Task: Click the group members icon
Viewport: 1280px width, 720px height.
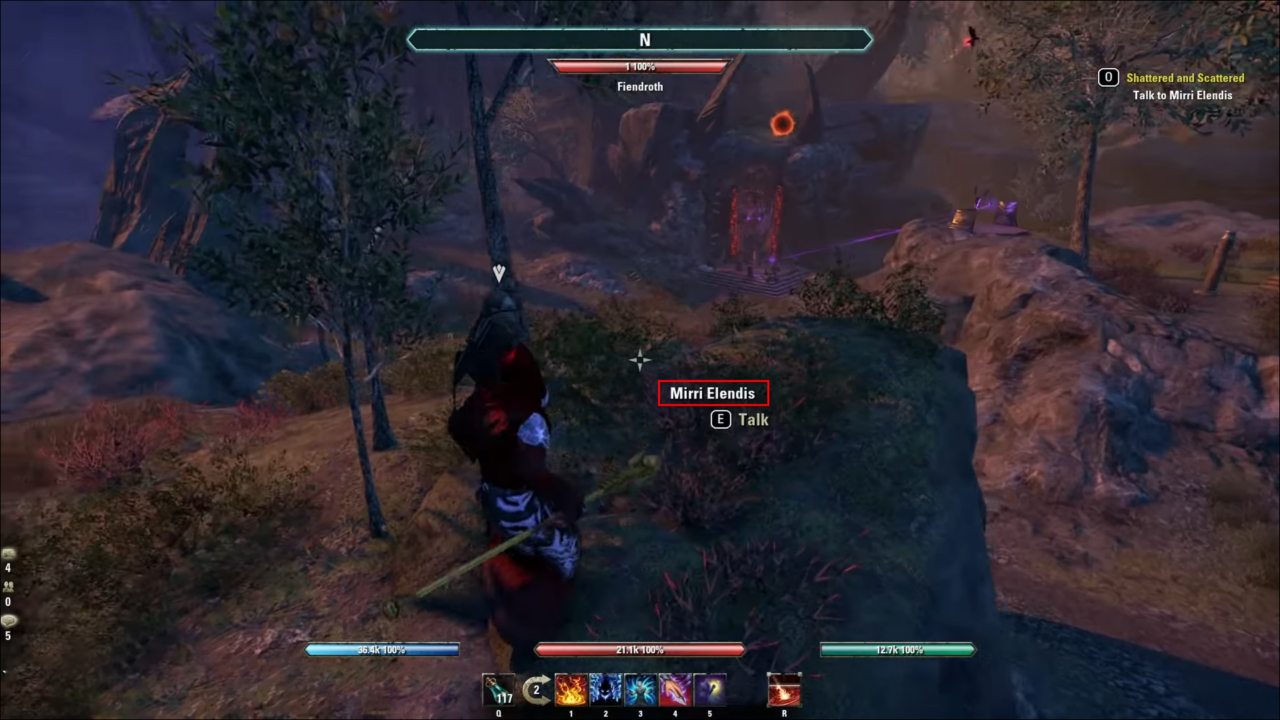Action: [8, 587]
